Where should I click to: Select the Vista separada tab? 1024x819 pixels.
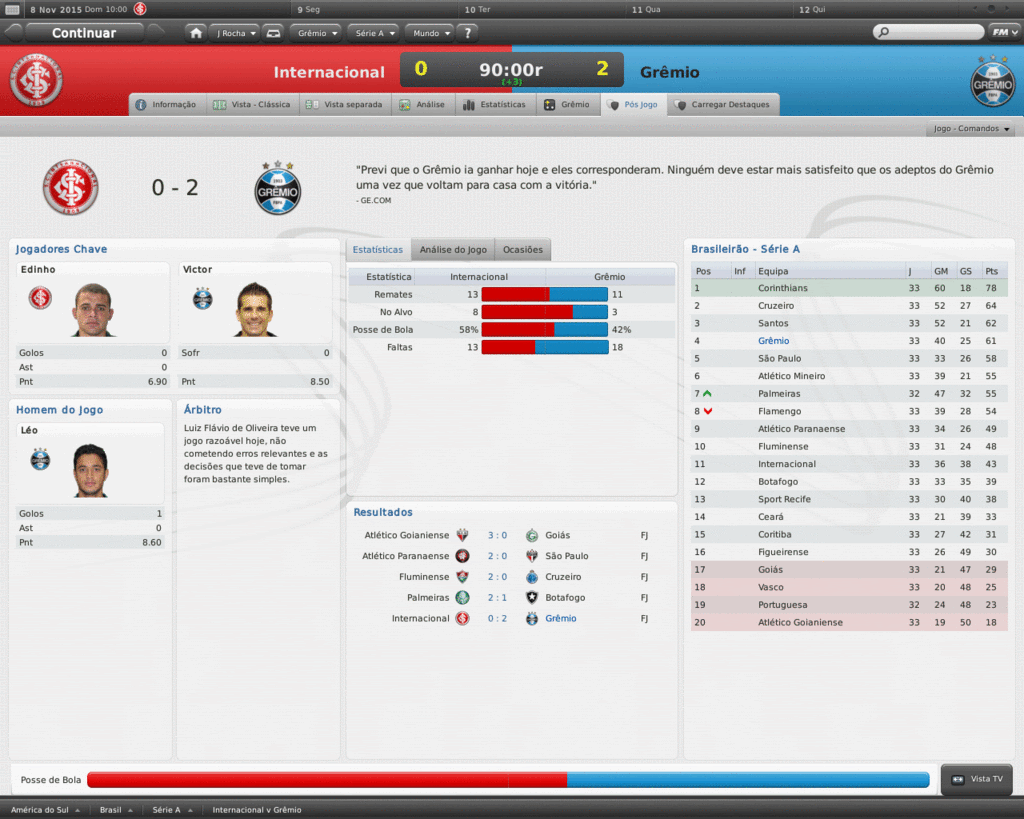click(x=344, y=104)
